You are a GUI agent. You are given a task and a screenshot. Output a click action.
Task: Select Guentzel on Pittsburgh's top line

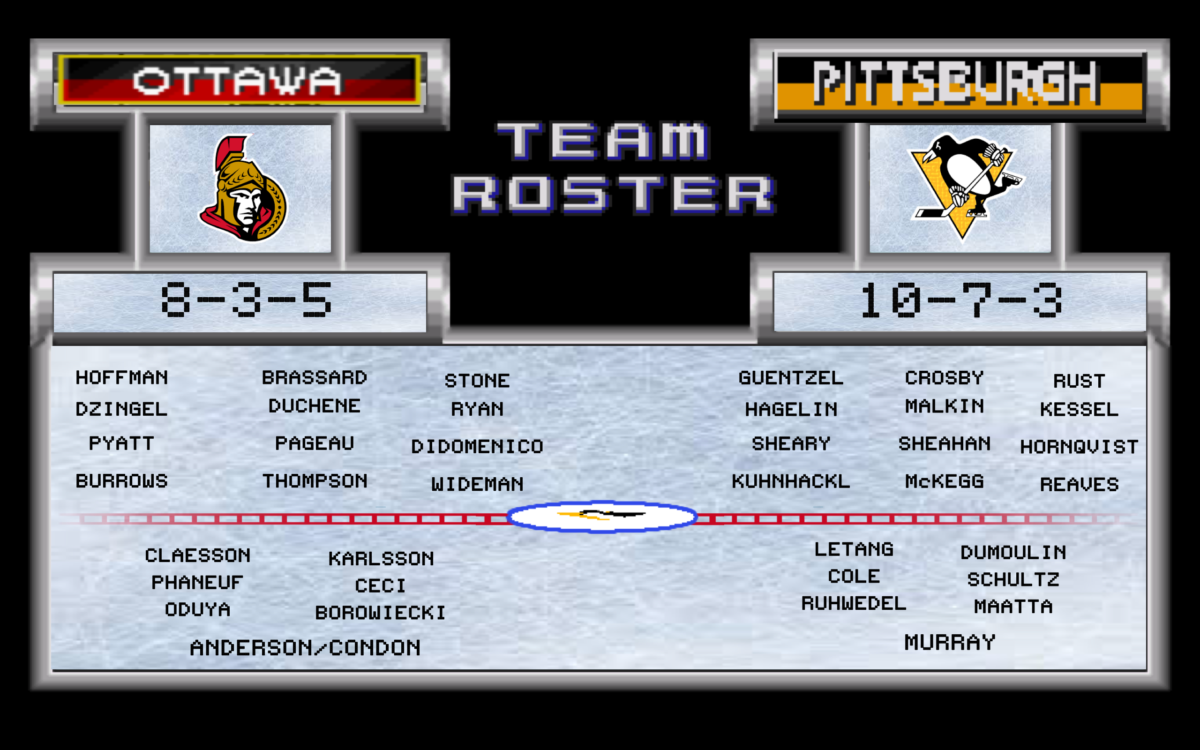pos(791,378)
